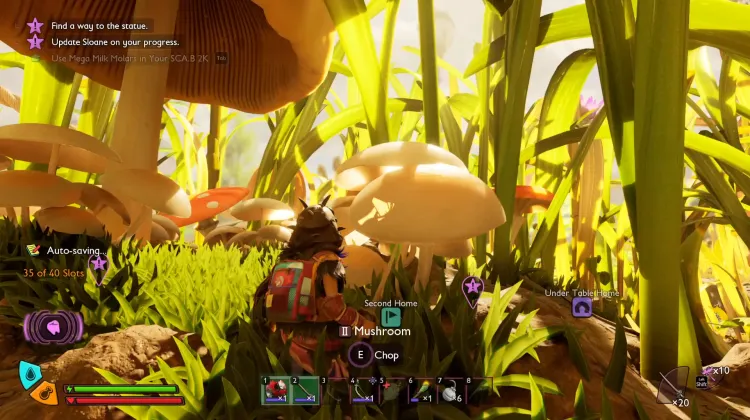
Task: Select the torch in hotbar slot 6
Action: tap(419, 391)
